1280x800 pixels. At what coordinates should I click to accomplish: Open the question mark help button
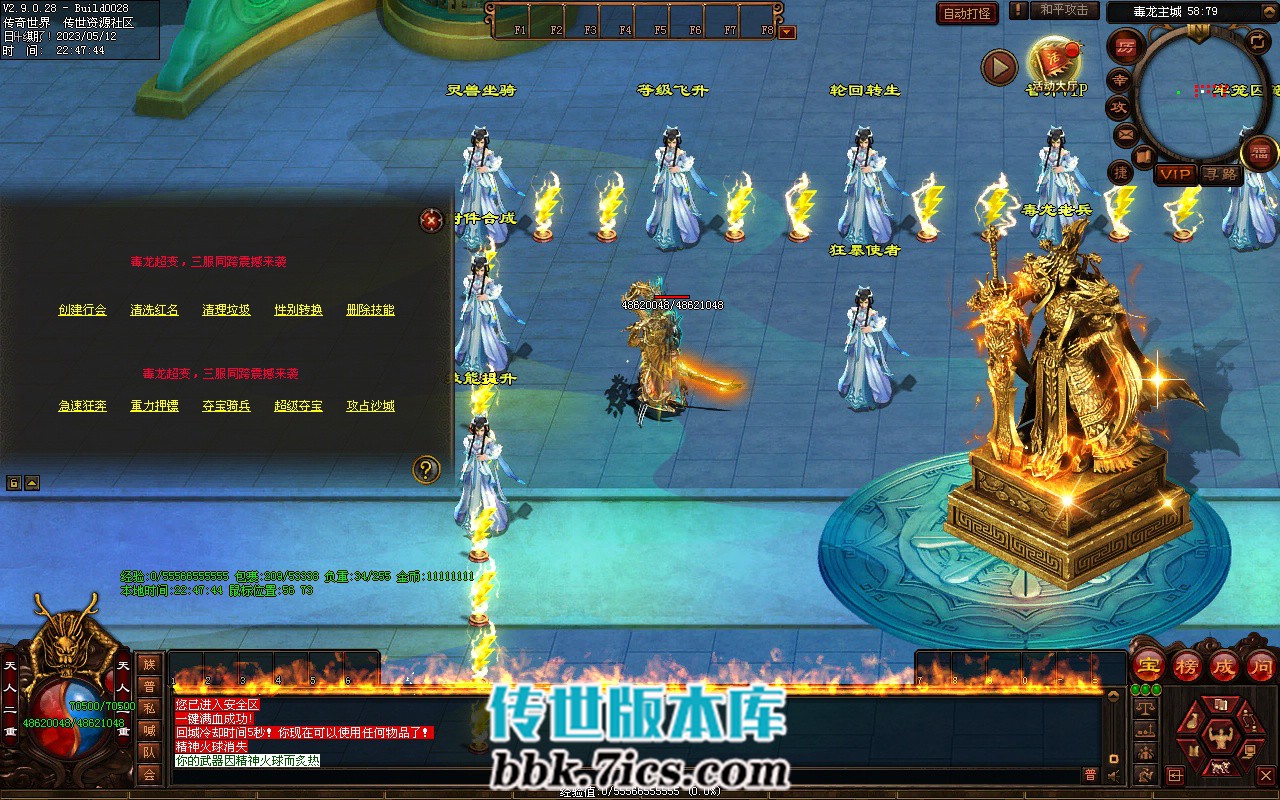click(x=426, y=469)
